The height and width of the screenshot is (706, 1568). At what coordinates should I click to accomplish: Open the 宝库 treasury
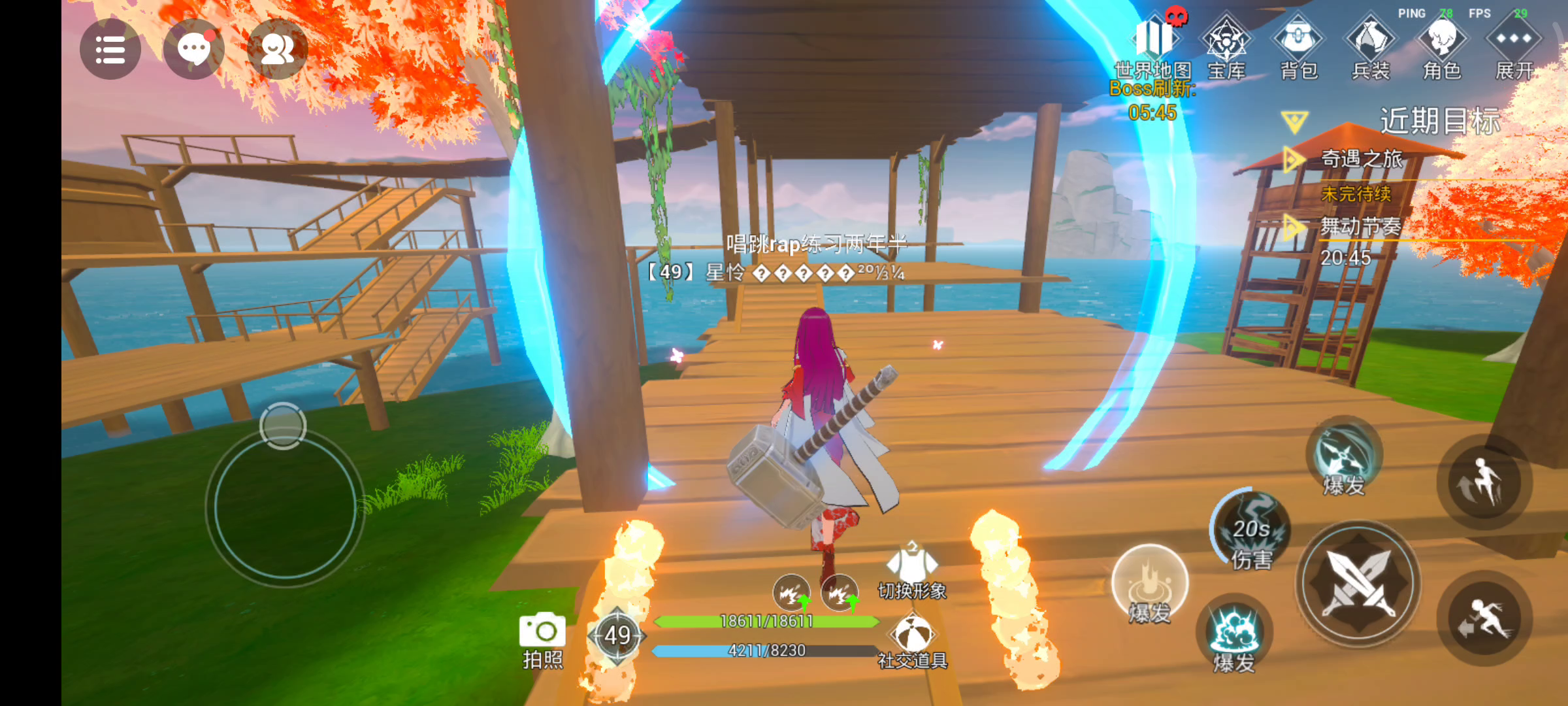click(x=1226, y=47)
